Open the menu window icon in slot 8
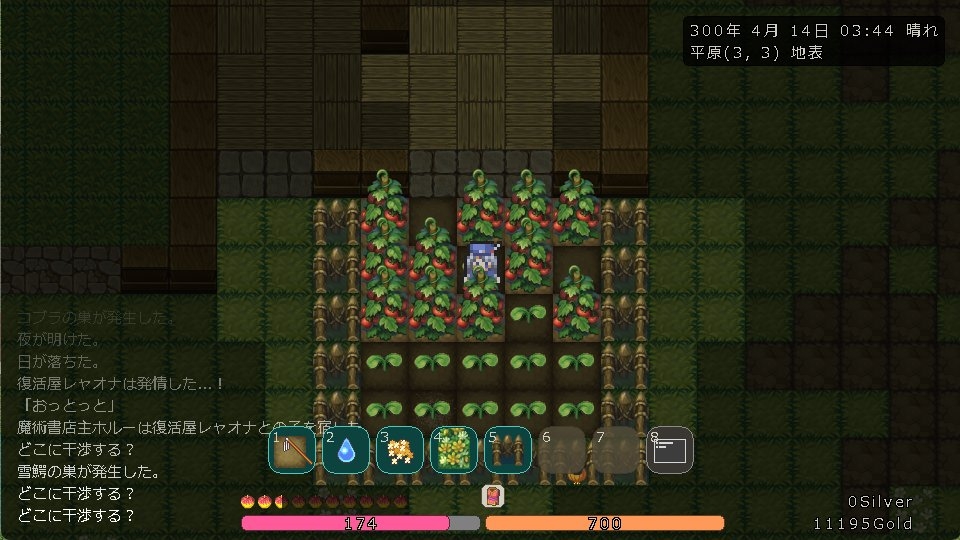 click(x=669, y=451)
